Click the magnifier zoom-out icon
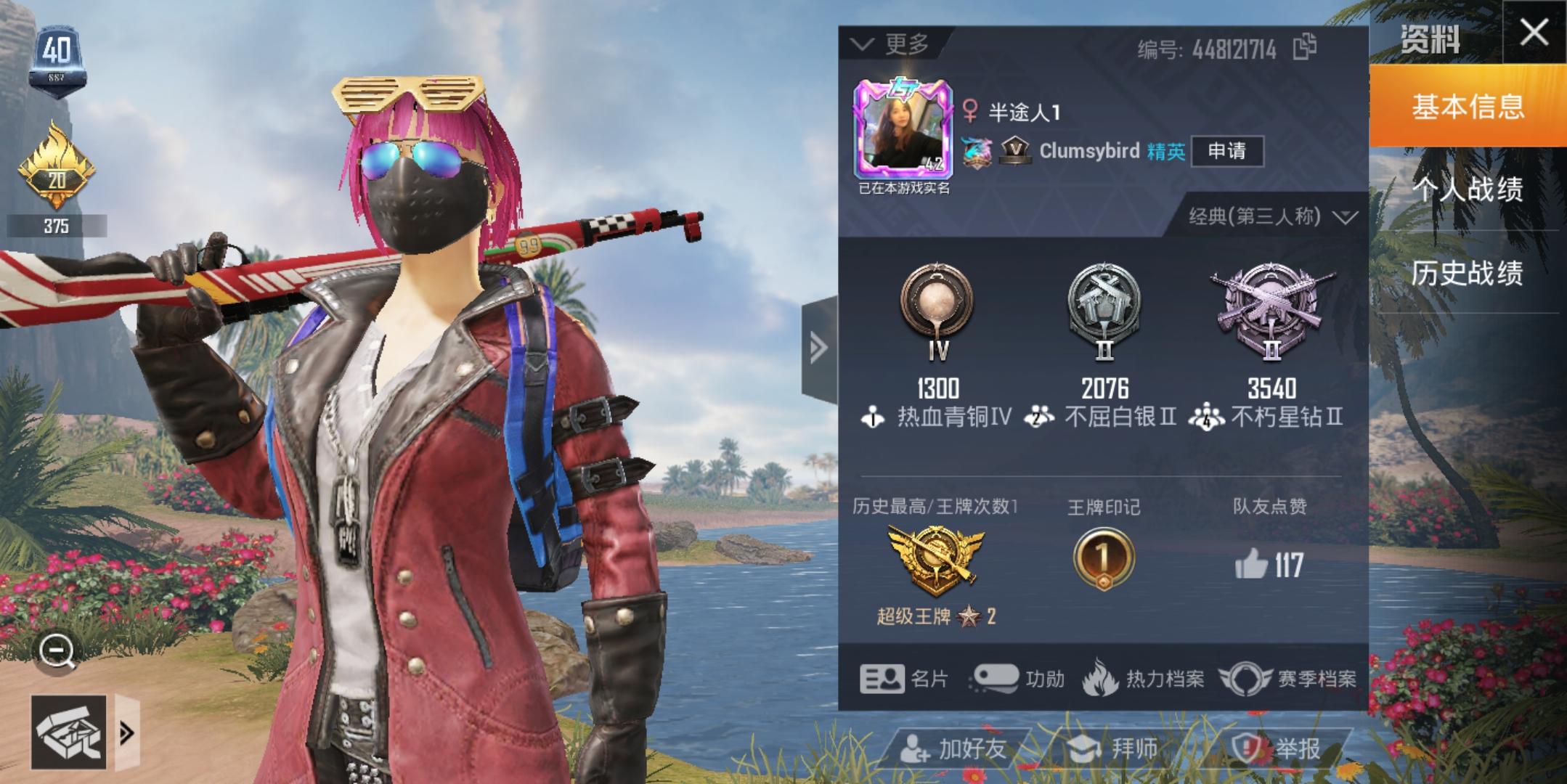 [x=57, y=651]
